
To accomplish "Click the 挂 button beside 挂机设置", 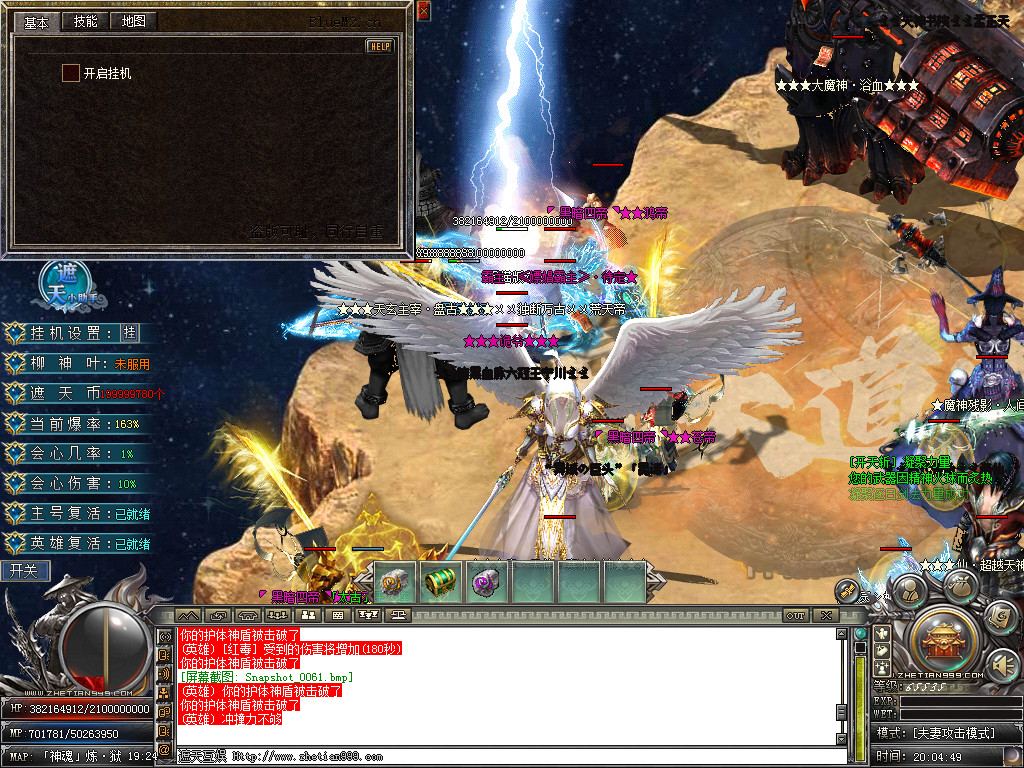I will pyautogui.click(x=129, y=333).
